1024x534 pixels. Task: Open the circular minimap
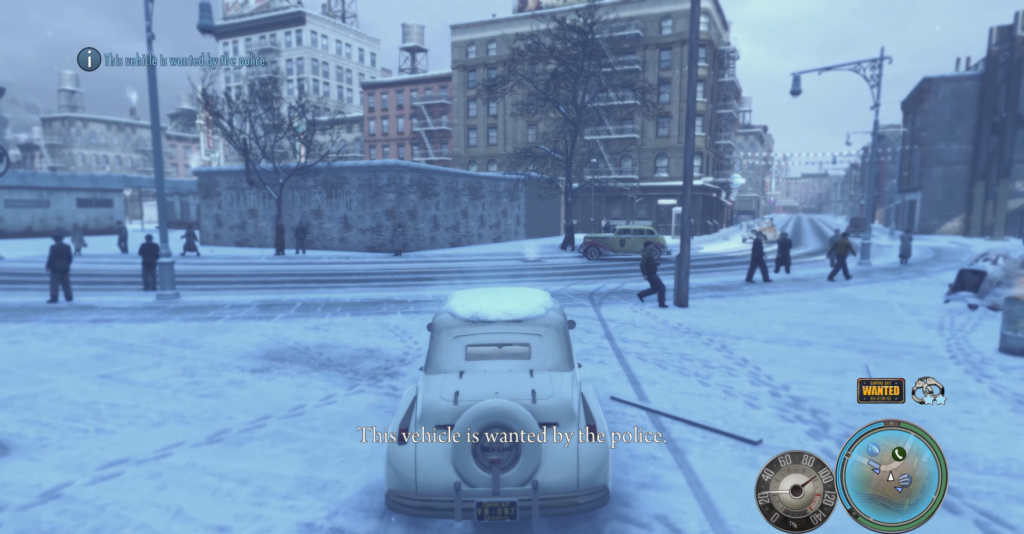tap(892, 476)
